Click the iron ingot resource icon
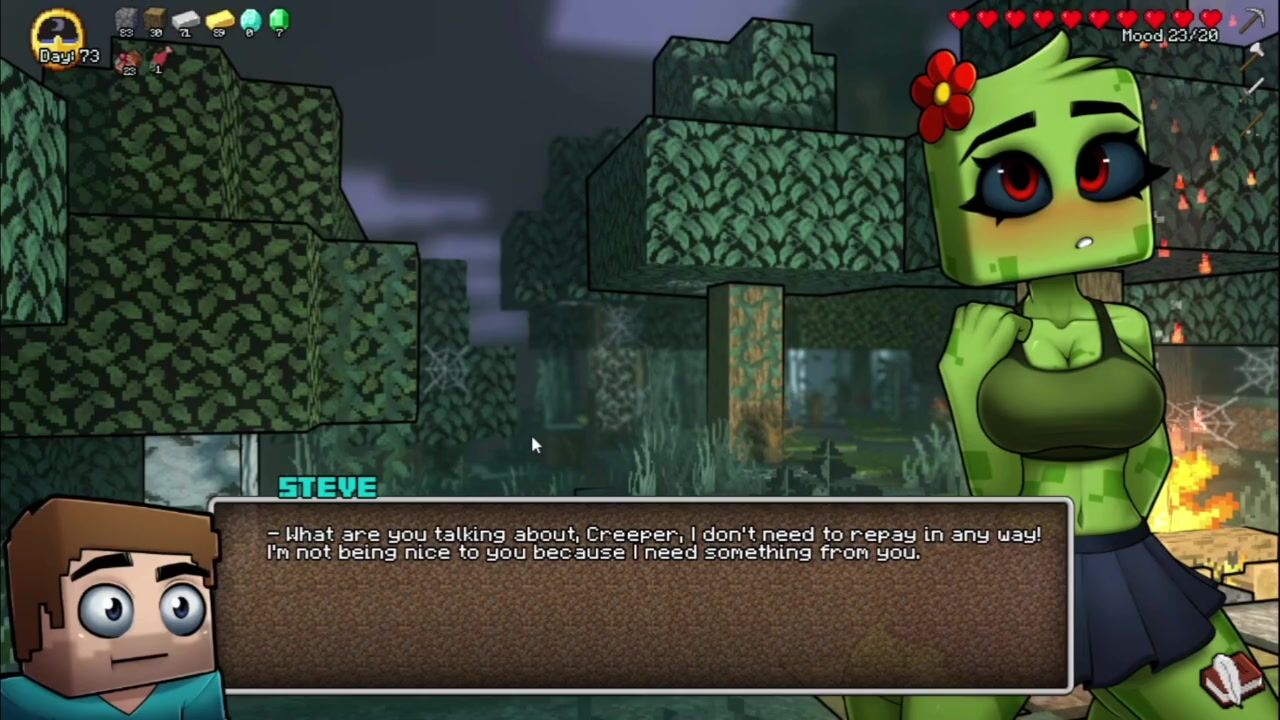 pos(186,19)
